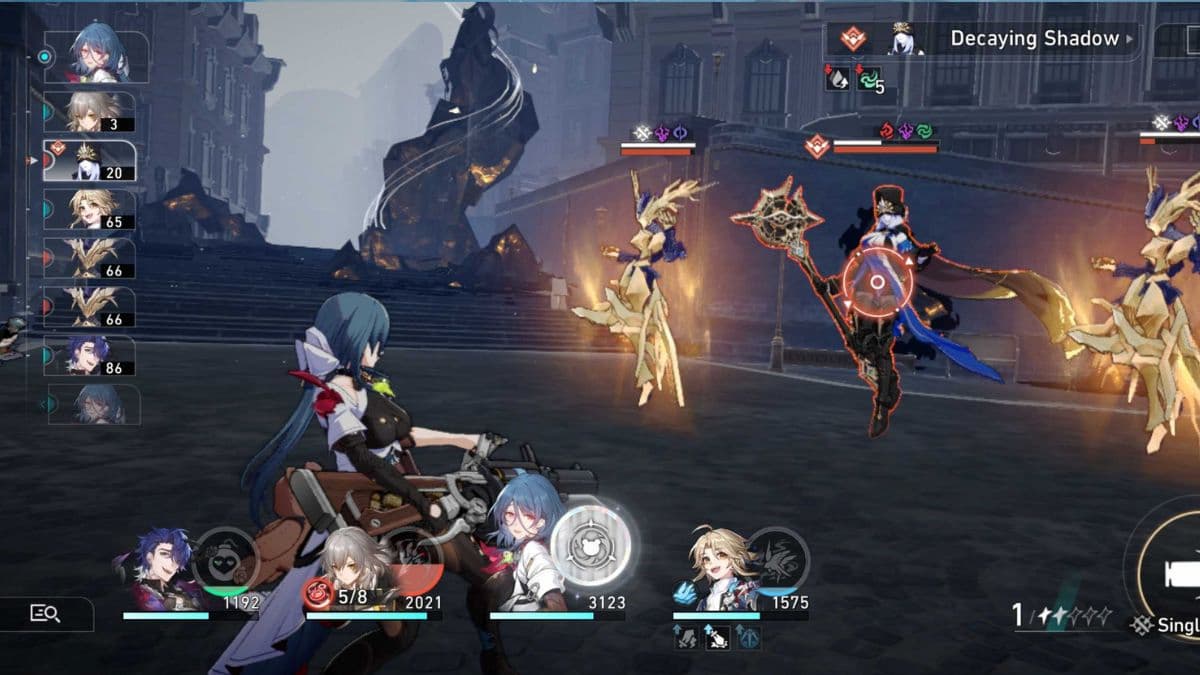Open the battle details log button
This screenshot has height=675, width=1200.
click(x=46, y=614)
